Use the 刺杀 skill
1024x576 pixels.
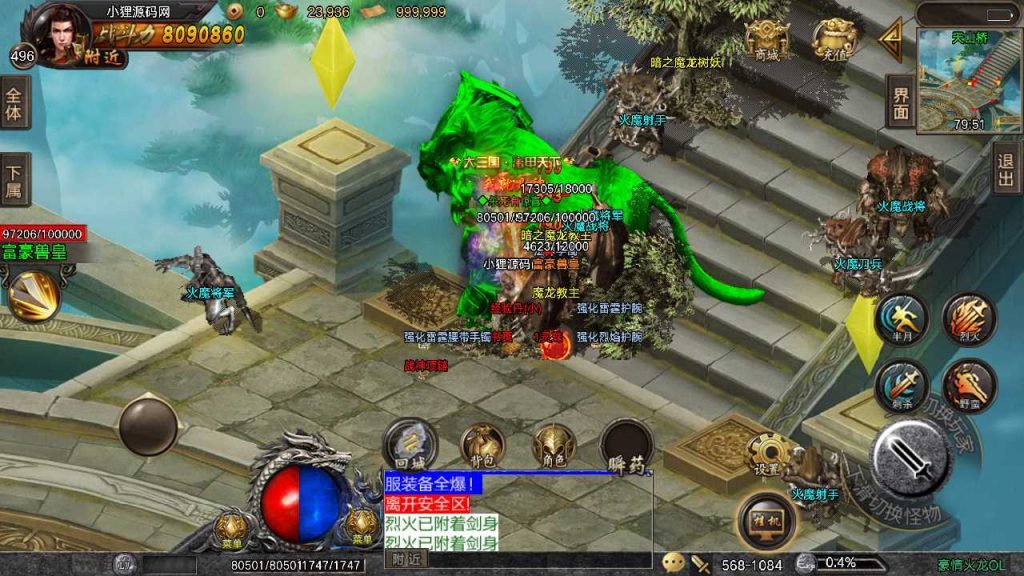pos(902,385)
